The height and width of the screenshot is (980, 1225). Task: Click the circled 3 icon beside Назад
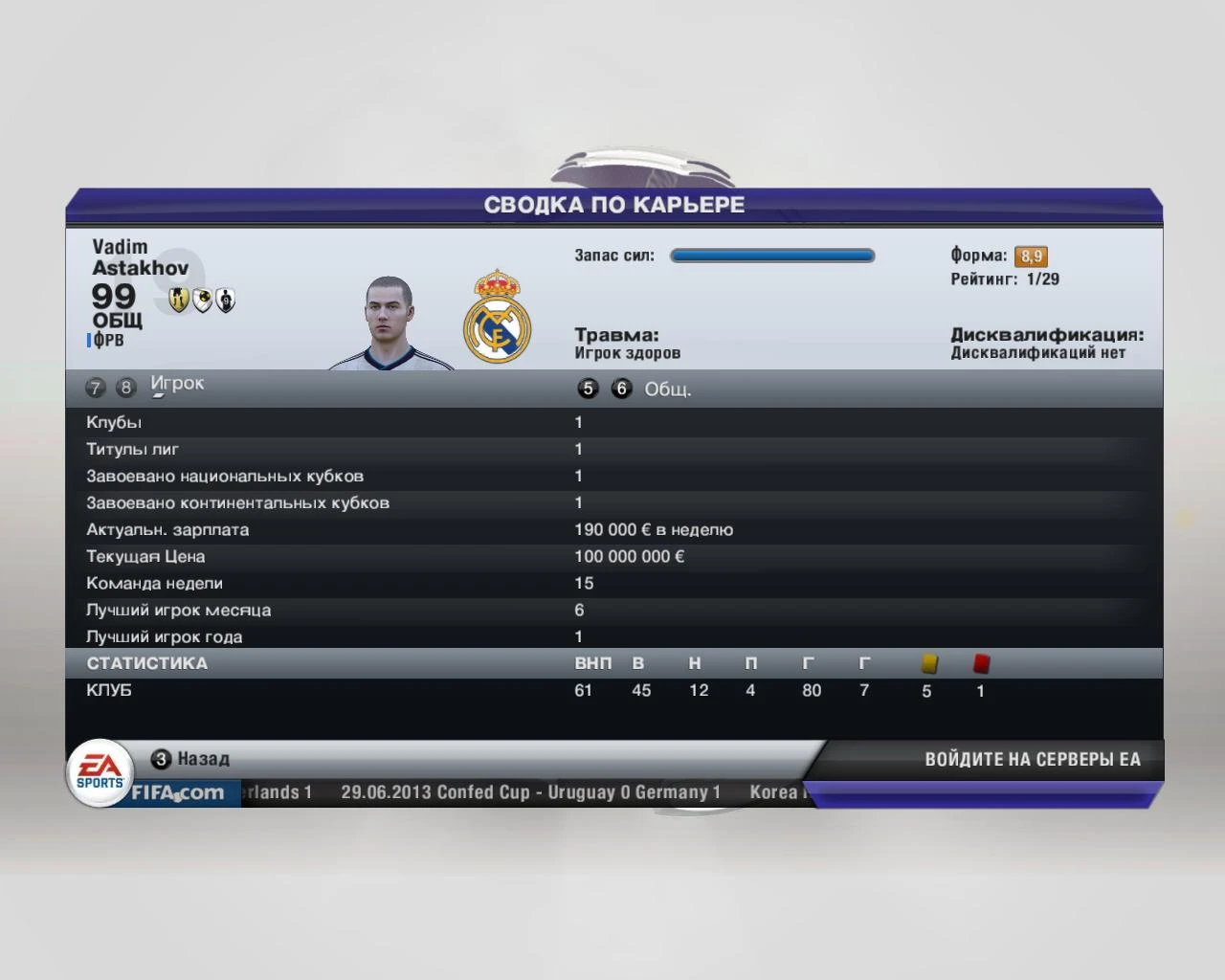160,759
